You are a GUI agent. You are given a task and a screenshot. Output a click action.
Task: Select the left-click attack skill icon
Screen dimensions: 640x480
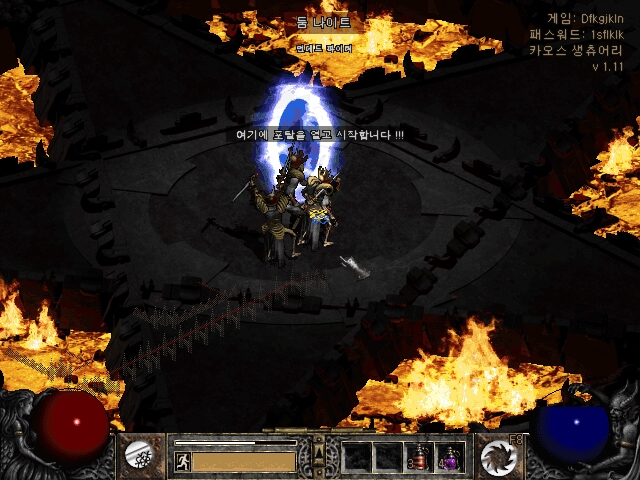[138, 456]
